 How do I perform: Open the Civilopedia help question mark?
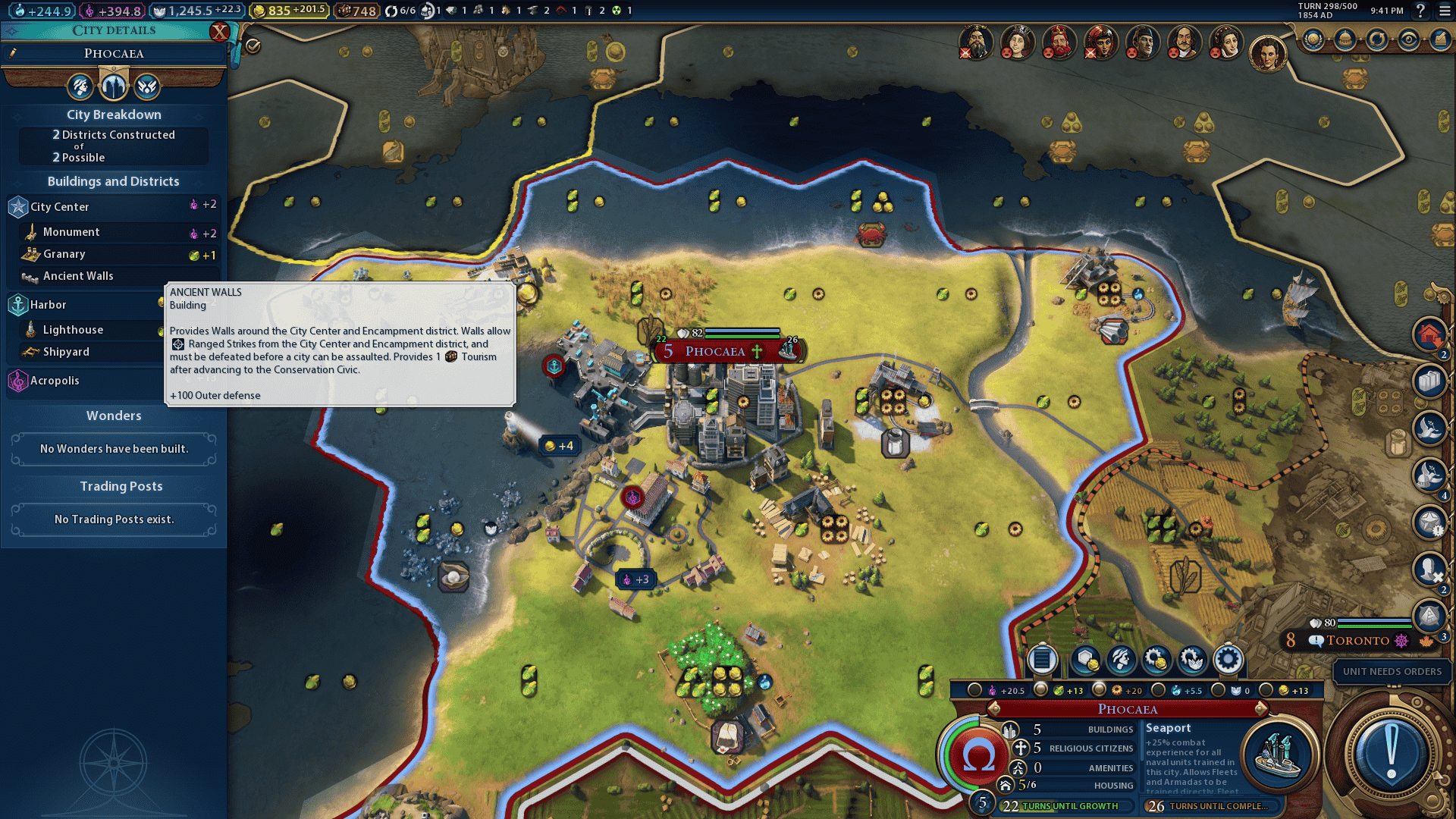click(1420, 11)
